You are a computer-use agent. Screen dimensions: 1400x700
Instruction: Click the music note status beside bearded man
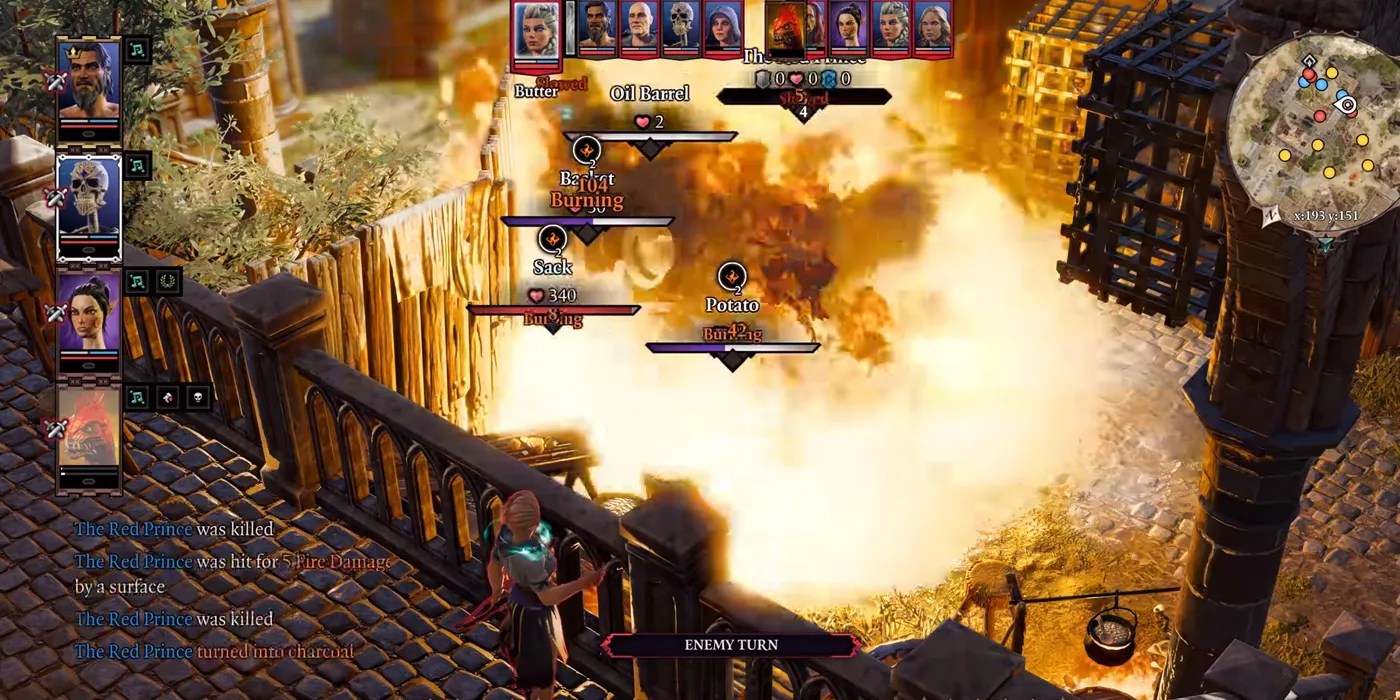(137, 50)
